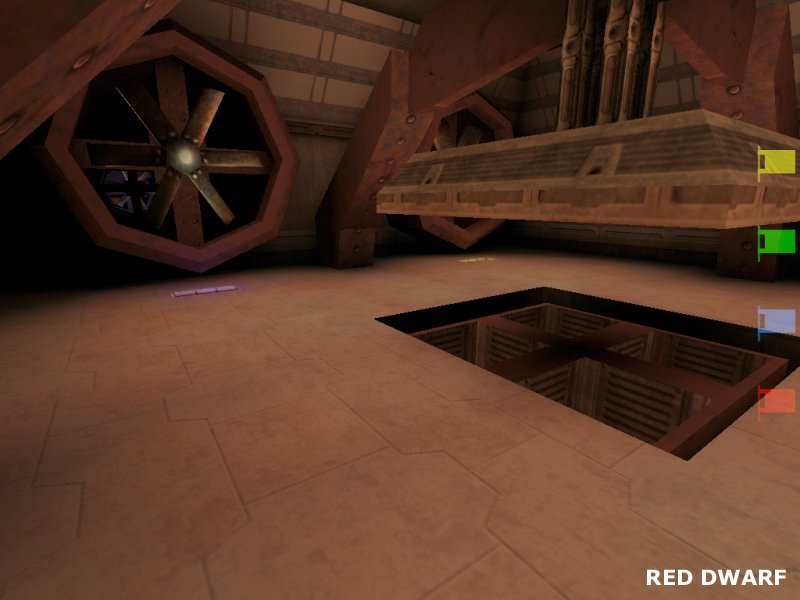Pick the blue team flag icon
800x600 pixels.
click(777, 321)
